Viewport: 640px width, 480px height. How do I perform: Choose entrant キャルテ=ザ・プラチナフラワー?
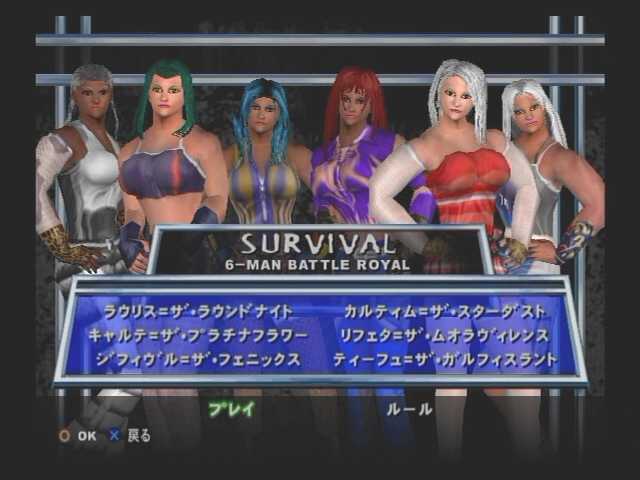click(201, 335)
